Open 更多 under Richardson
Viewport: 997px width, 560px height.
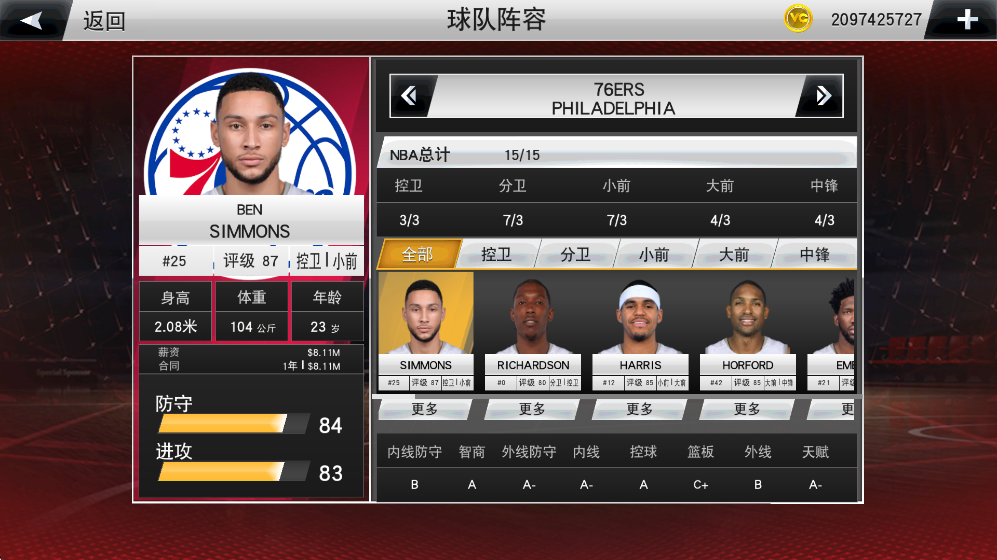click(532, 409)
